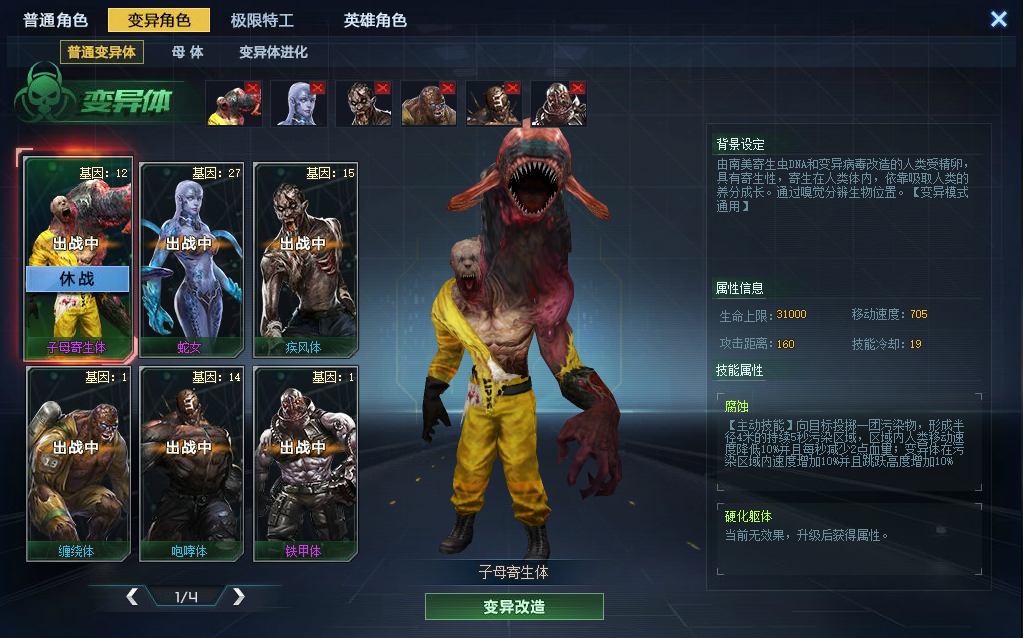Select the 英雄角色 tab
1023x638 pixels.
pyautogui.click(x=375, y=20)
